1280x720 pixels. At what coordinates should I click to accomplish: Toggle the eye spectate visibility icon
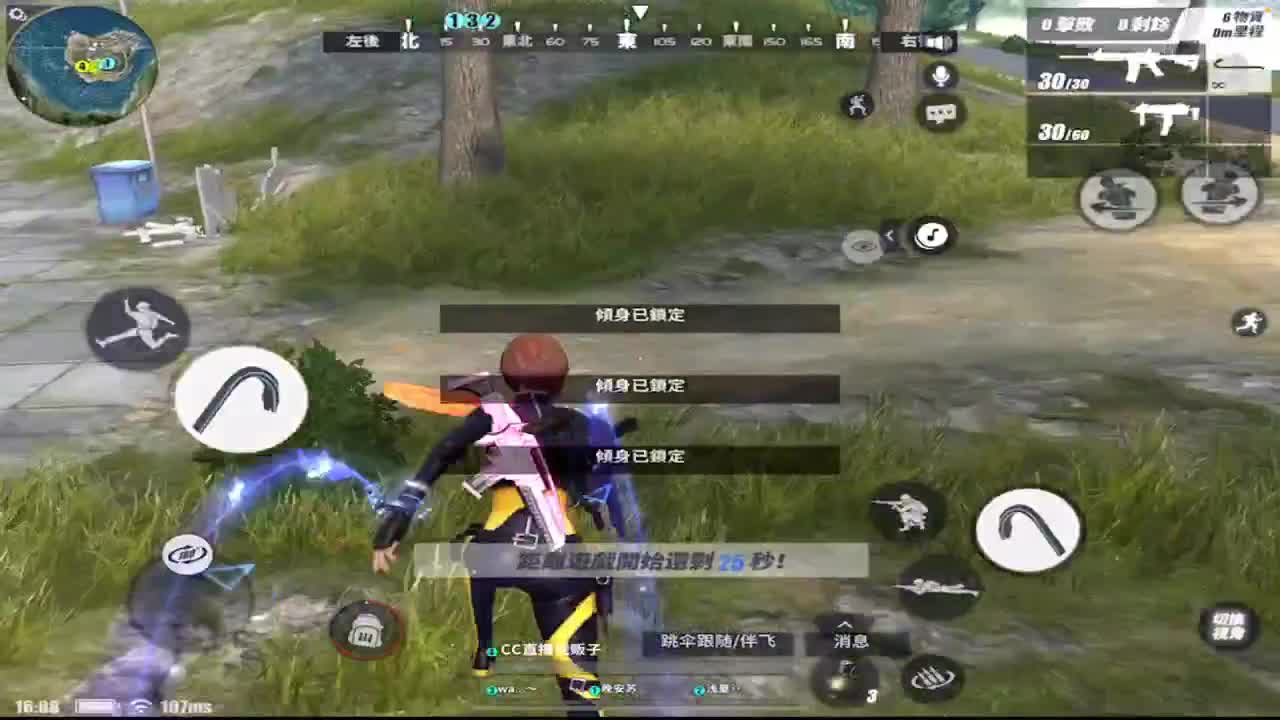(x=863, y=241)
